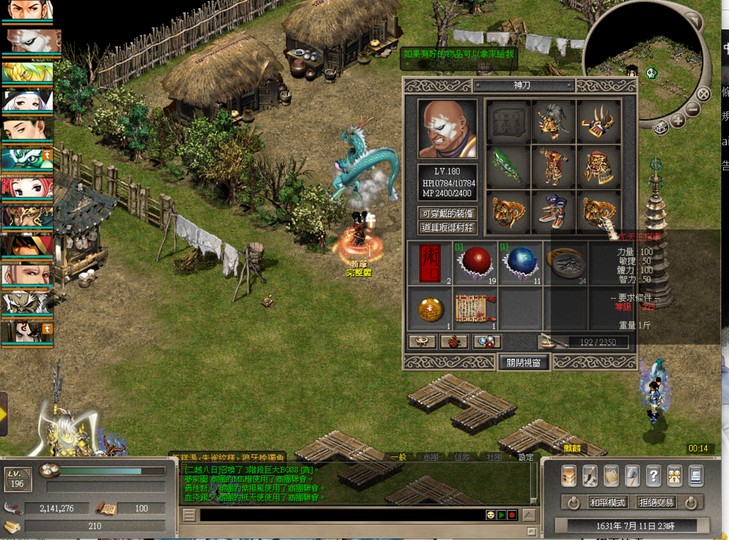Click the minimap zoom-in plus button
This screenshot has width=729, height=540.
tap(678, 121)
